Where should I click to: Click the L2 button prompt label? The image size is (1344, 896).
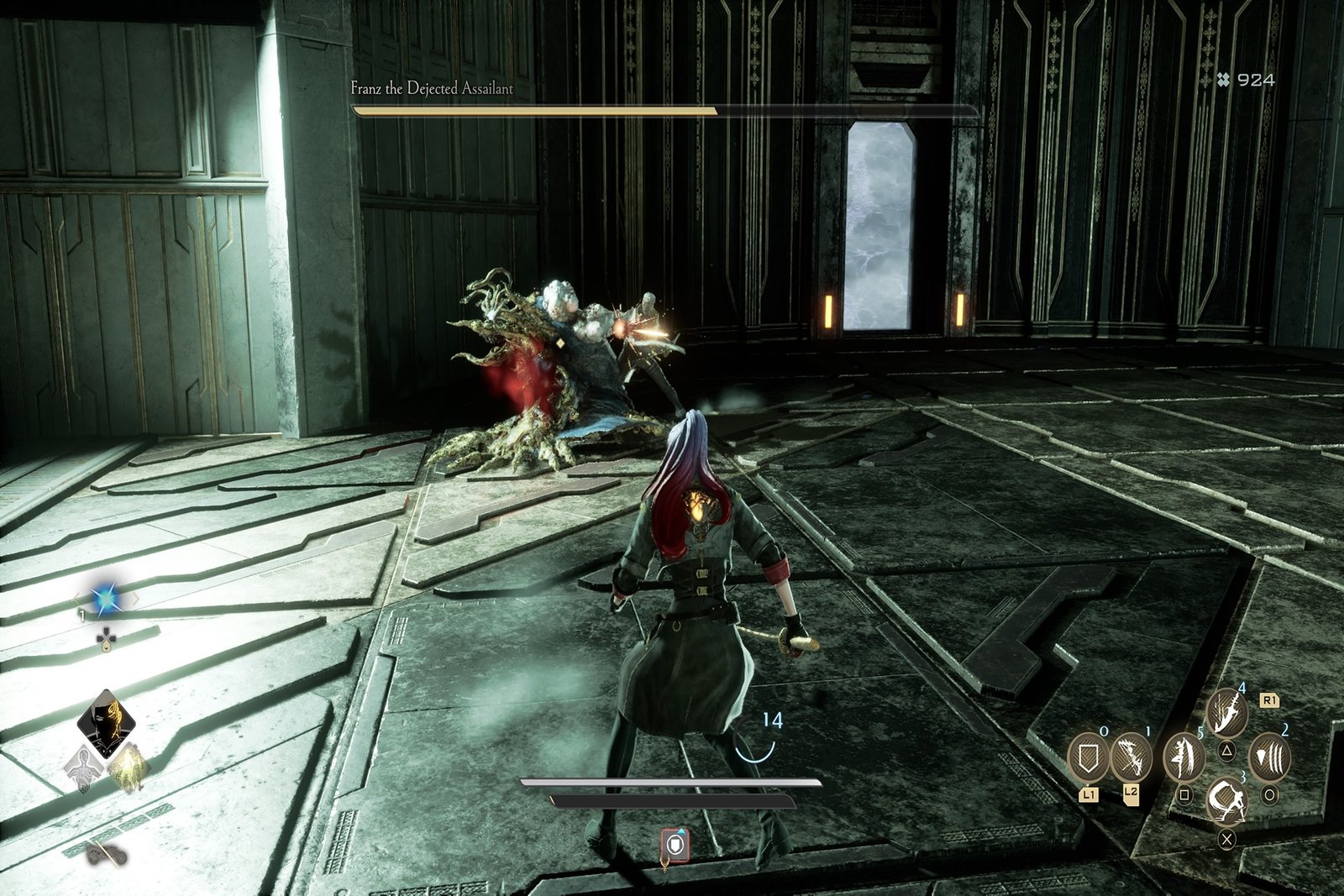click(x=1131, y=794)
